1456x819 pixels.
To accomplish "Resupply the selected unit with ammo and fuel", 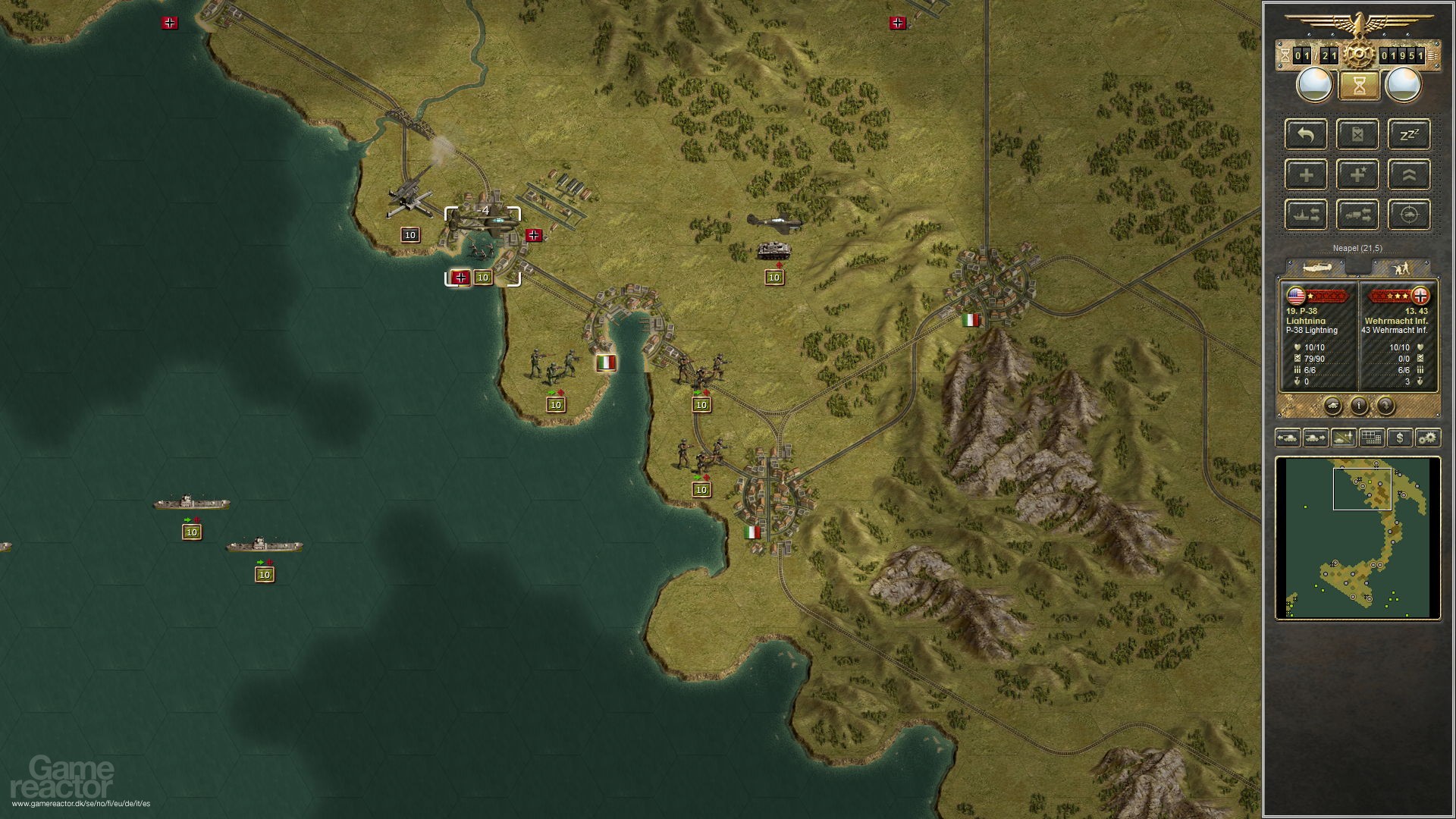I will tap(1359, 134).
